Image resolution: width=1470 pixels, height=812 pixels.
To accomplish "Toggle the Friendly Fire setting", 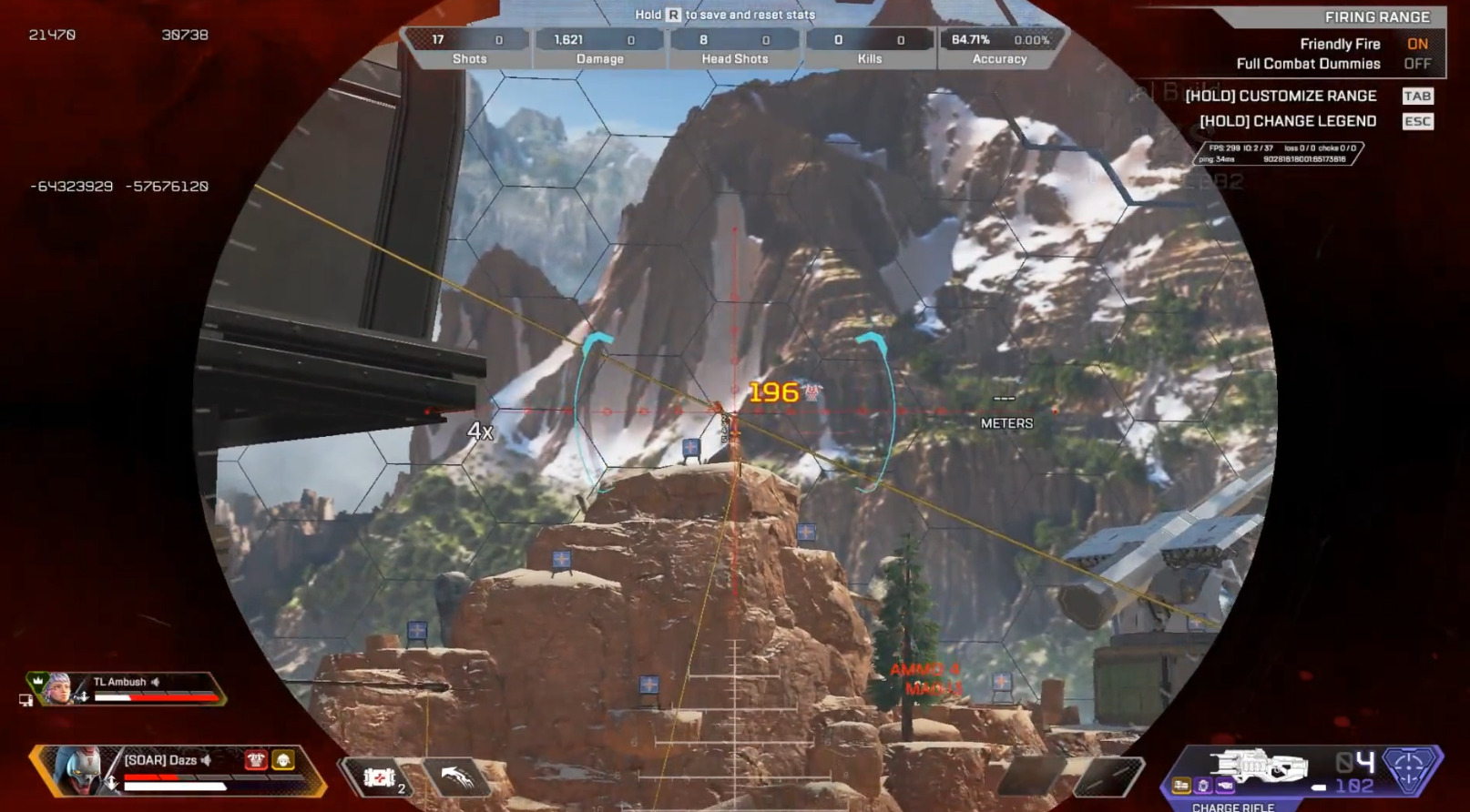I will point(1416,44).
